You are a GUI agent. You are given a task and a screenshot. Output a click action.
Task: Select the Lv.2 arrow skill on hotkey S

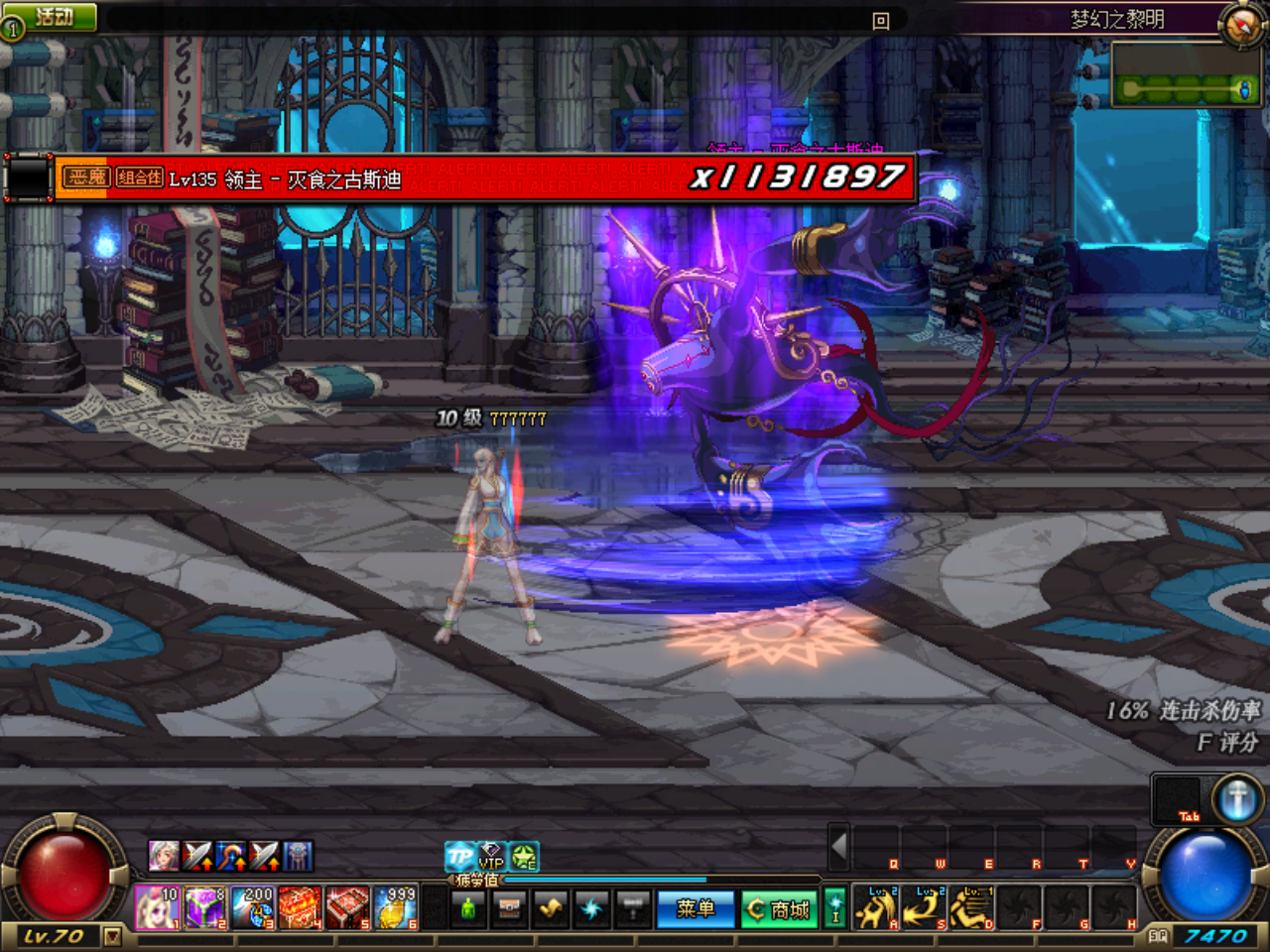[x=924, y=908]
